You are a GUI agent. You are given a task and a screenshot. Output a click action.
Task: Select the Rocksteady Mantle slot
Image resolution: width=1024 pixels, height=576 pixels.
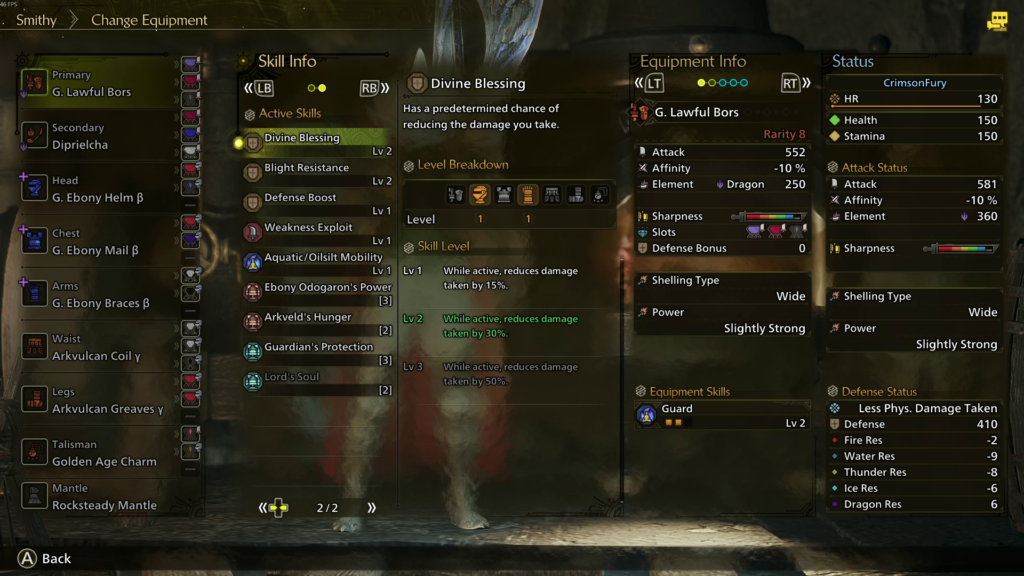click(x=100, y=498)
